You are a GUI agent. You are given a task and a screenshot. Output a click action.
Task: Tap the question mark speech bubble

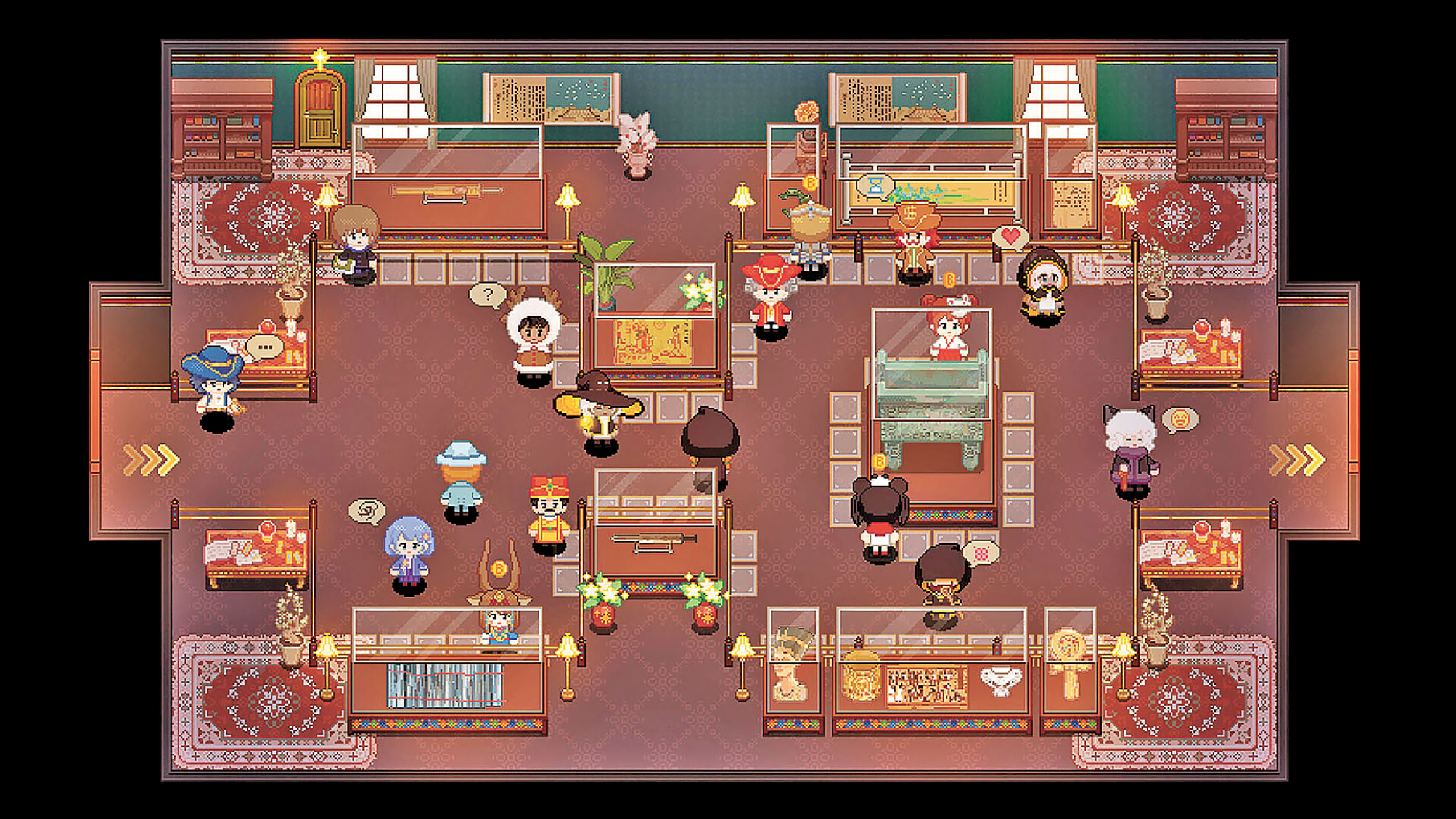pyautogui.click(x=488, y=294)
